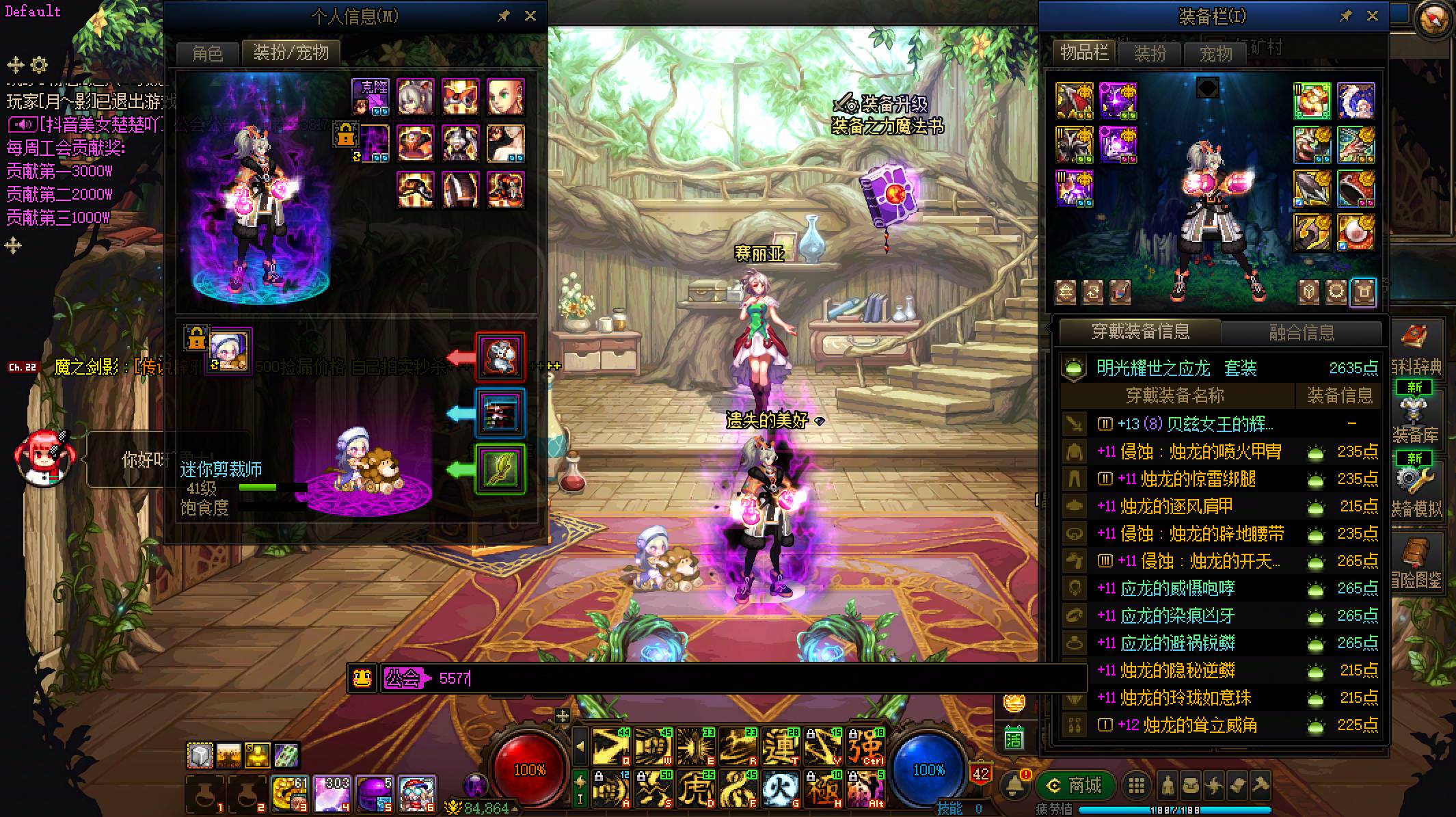Select the 穿戴装备信息 tab
This screenshot has width=1456, height=817.
(x=1140, y=332)
